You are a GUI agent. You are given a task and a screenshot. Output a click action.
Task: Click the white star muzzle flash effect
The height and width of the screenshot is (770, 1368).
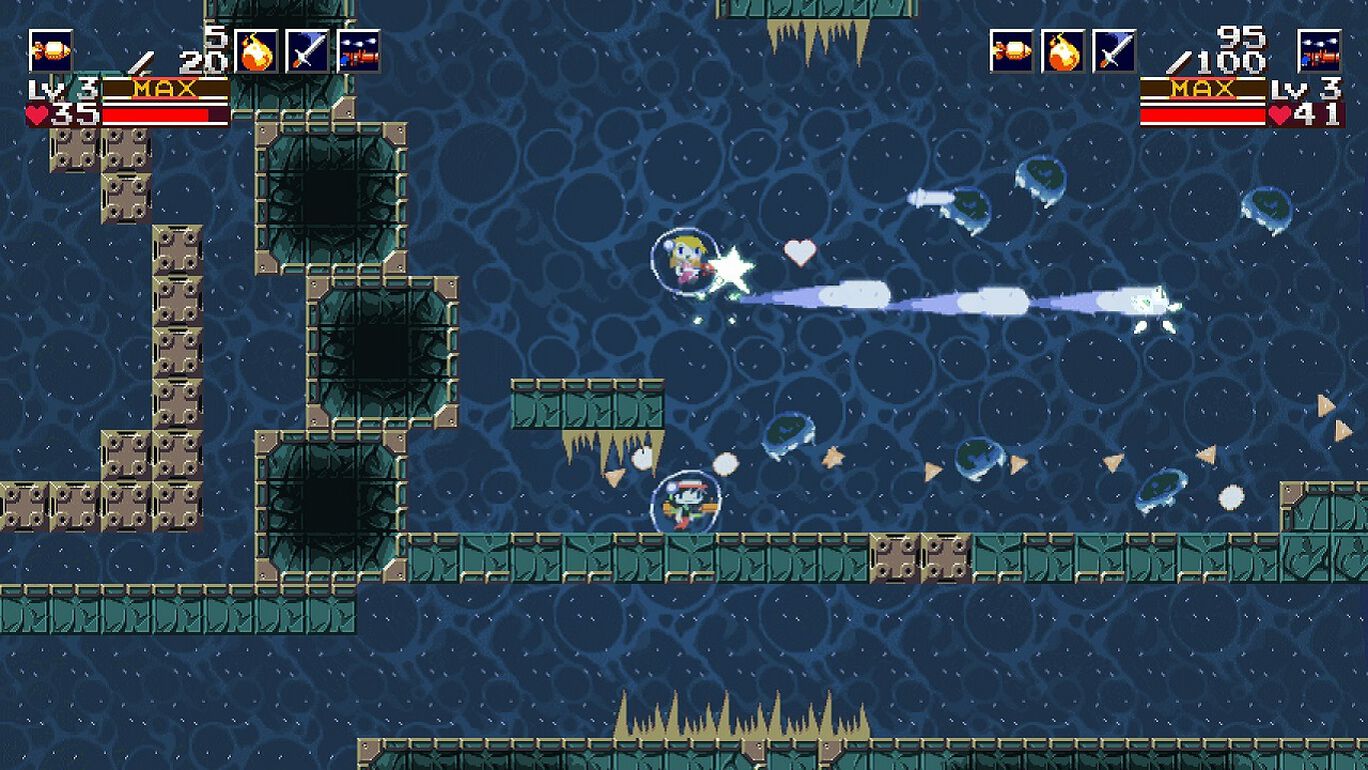tap(733, 270)
